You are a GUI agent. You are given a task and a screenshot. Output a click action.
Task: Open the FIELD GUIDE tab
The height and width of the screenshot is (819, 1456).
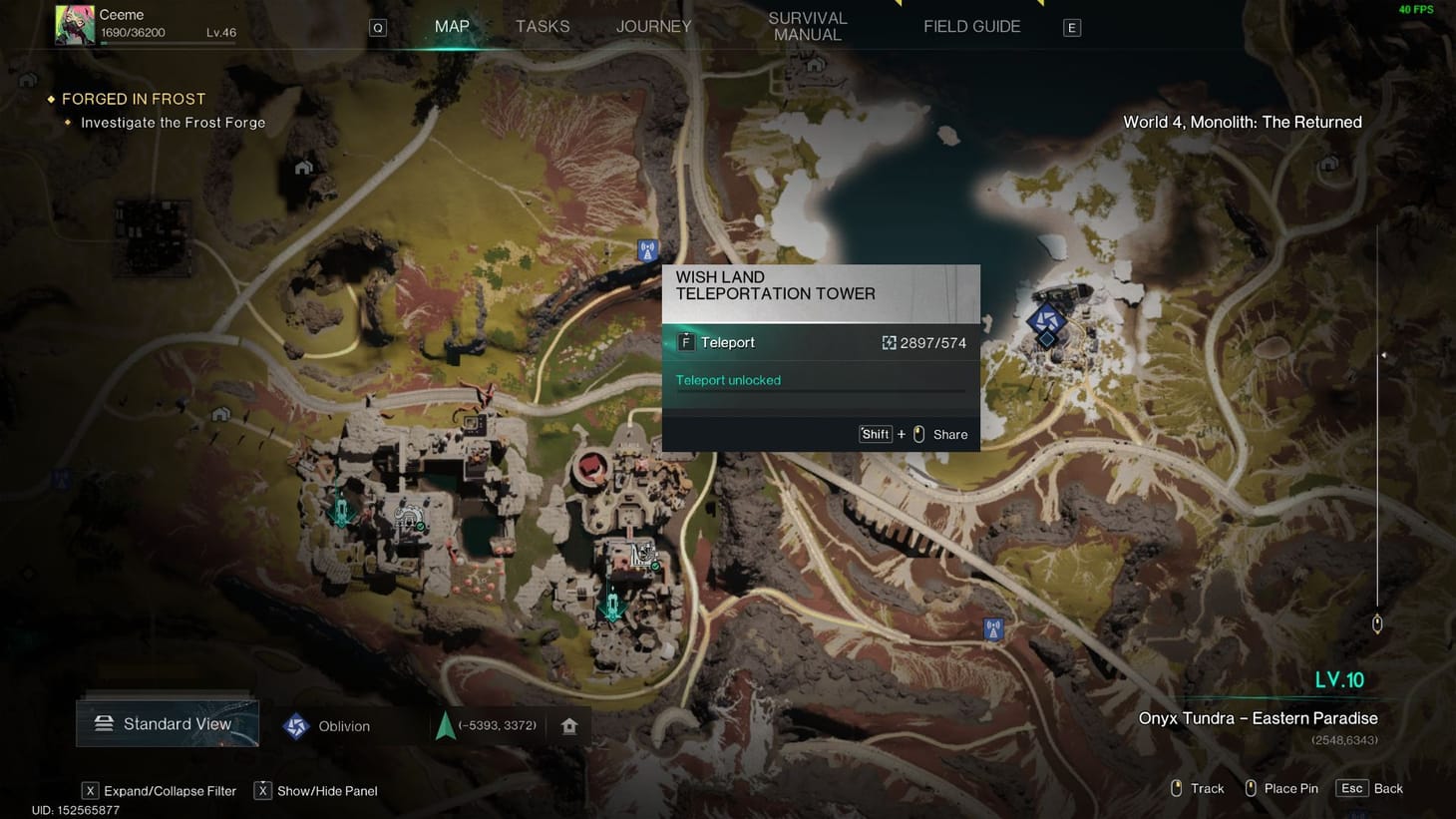(x=971, y=26)
